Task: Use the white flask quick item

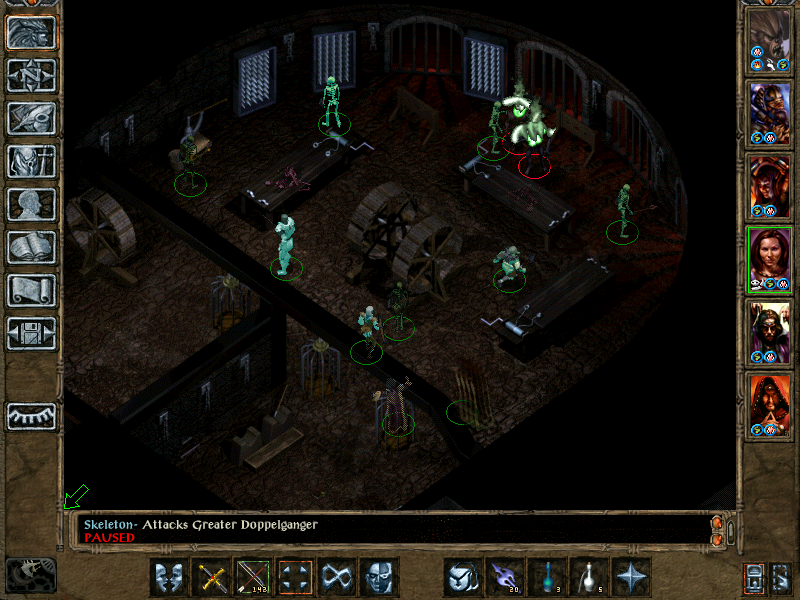Action: (589, 577)
